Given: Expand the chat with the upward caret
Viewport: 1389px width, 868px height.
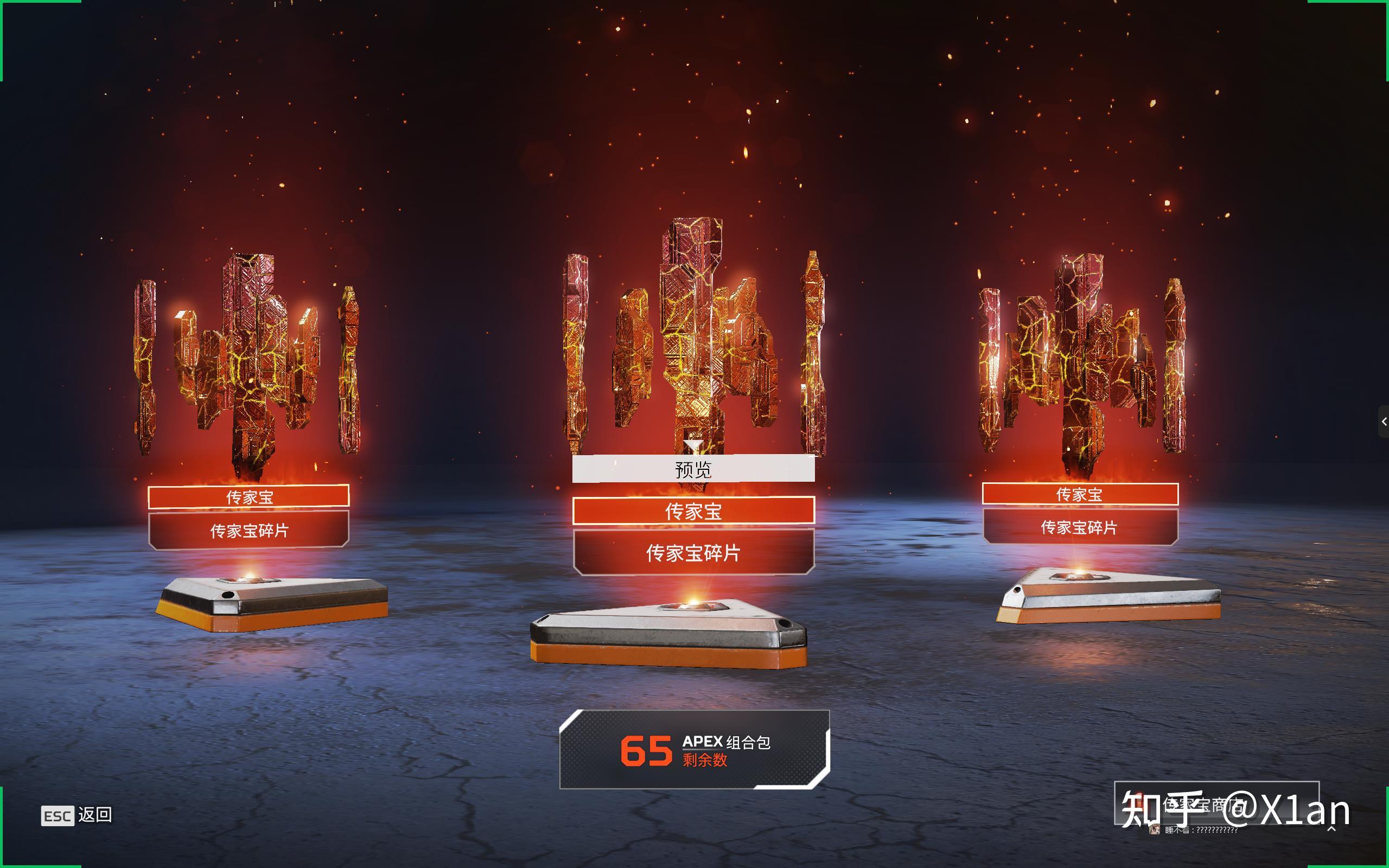Looking at the screenshot, I should pyautogui.click(x=1331, y=828).
